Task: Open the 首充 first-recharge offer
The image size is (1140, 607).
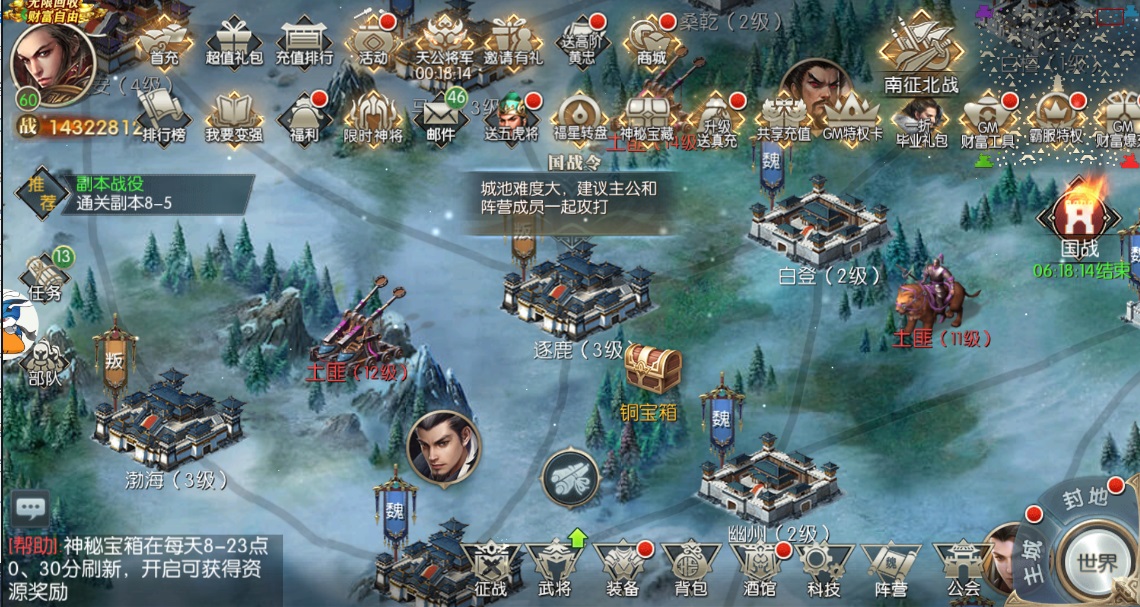Action: 163,42
